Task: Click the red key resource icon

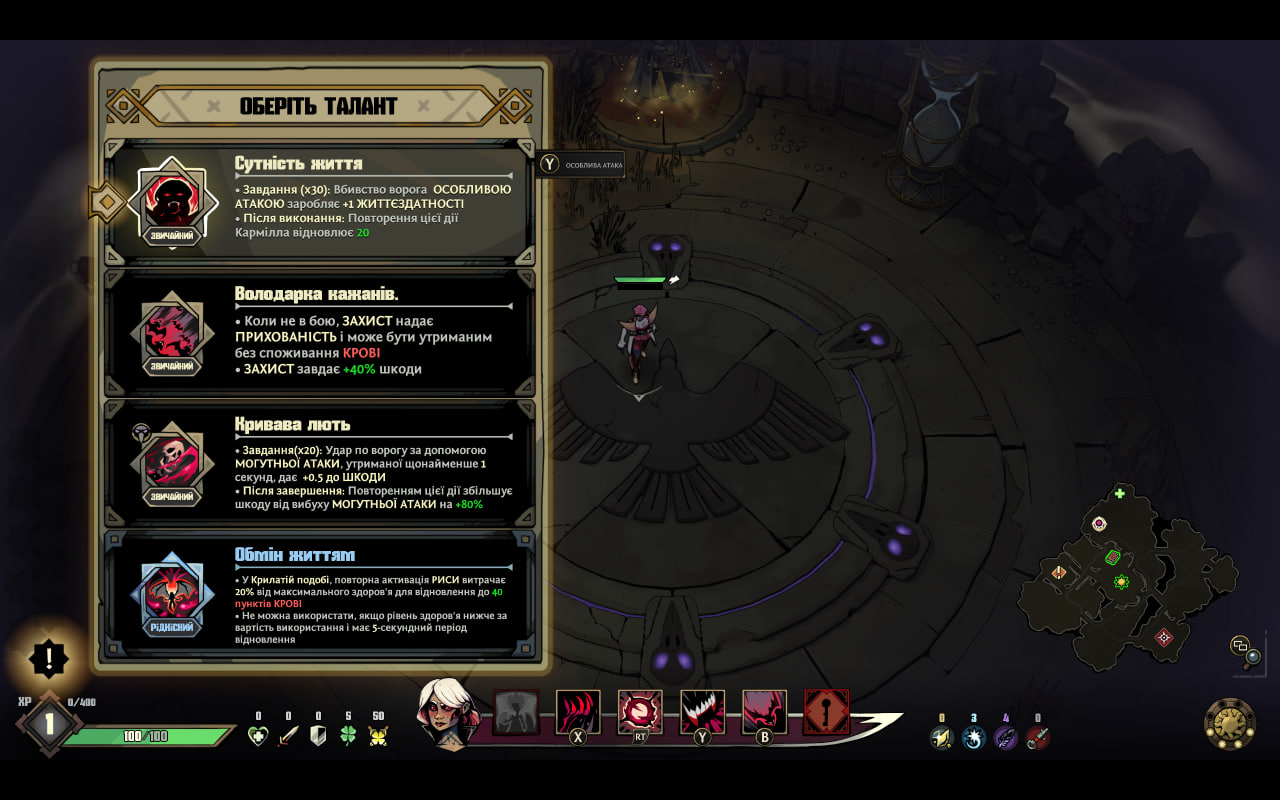Action: 1038,738
